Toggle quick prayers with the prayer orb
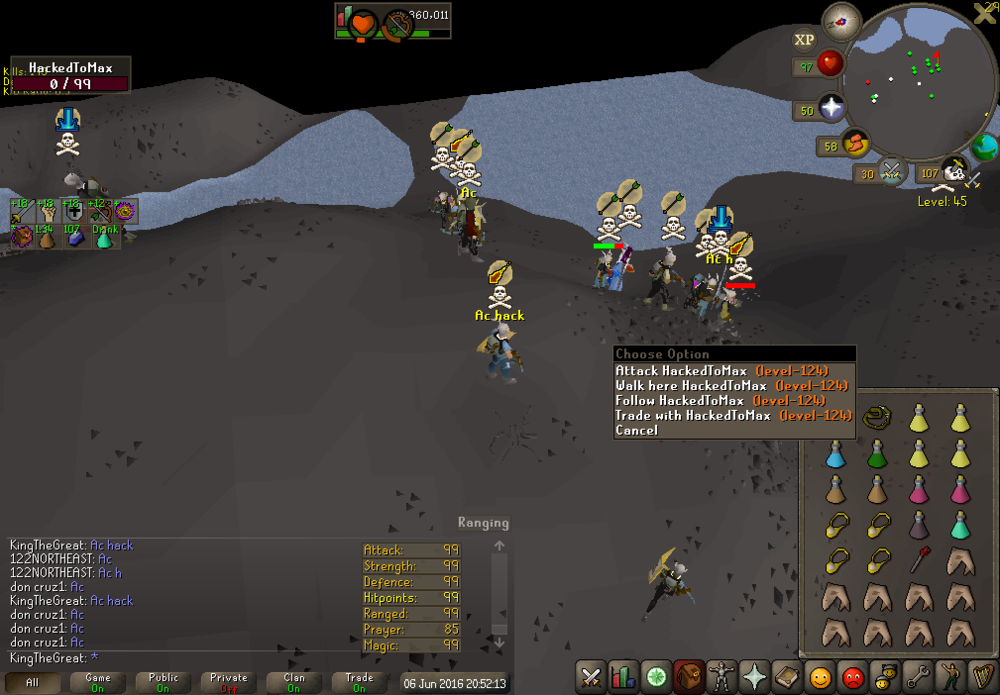 pos(832,108)
